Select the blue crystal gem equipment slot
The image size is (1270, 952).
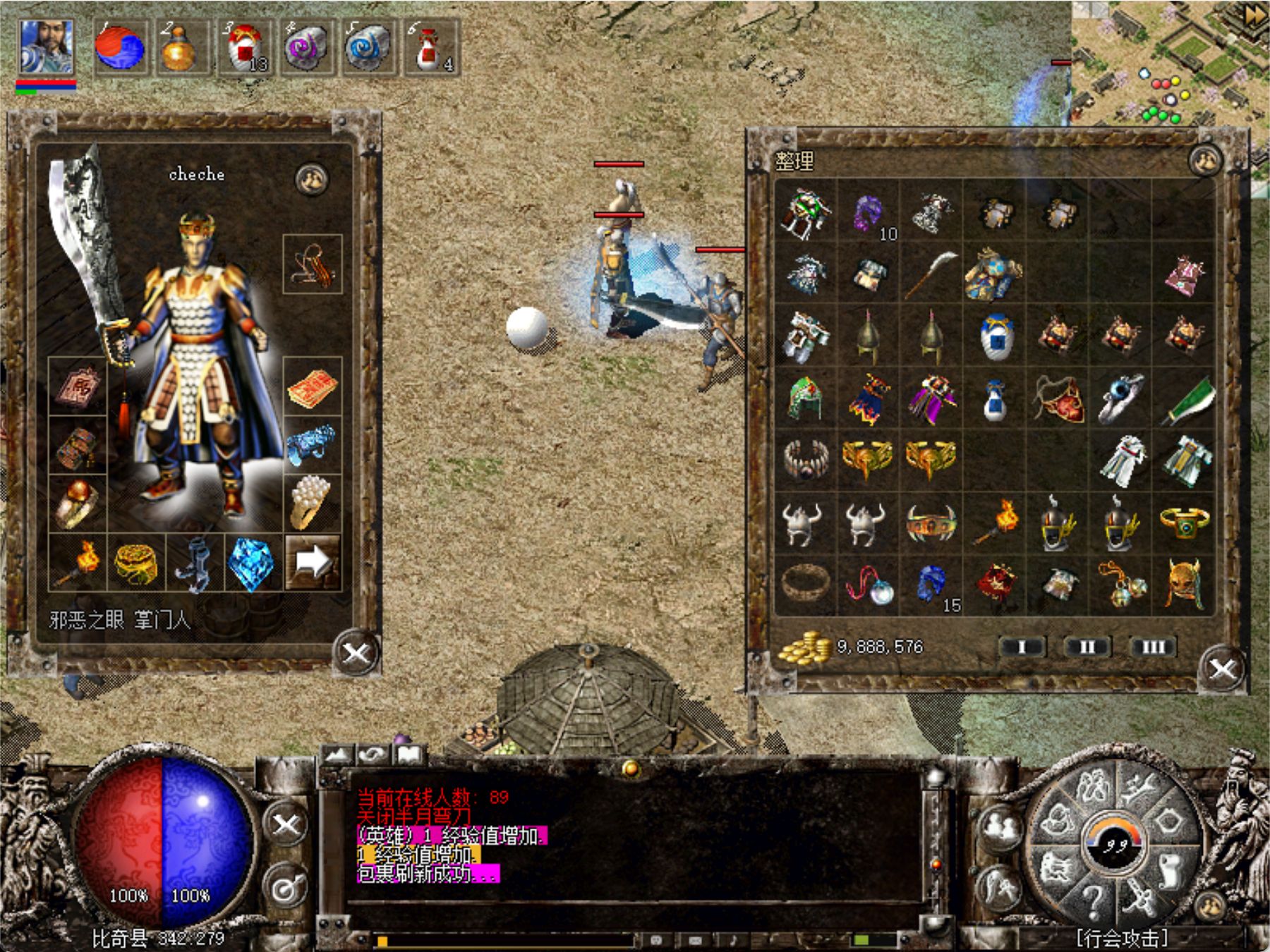pos(252,563)
